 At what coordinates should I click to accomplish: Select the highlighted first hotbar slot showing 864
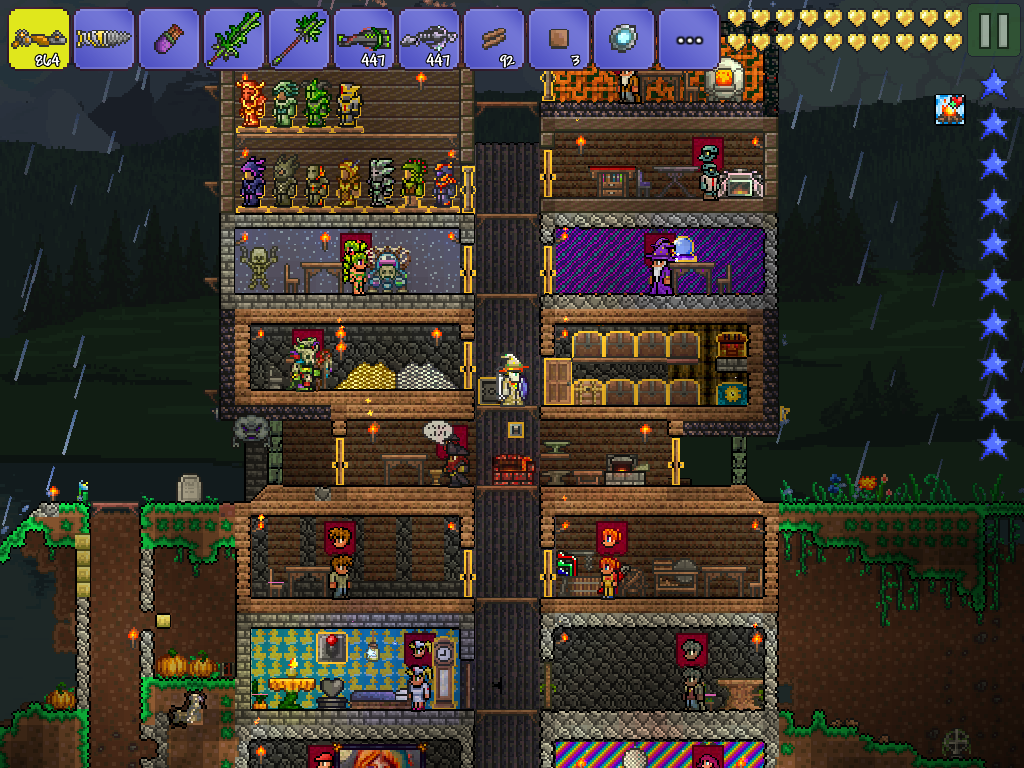coord(39,39)
